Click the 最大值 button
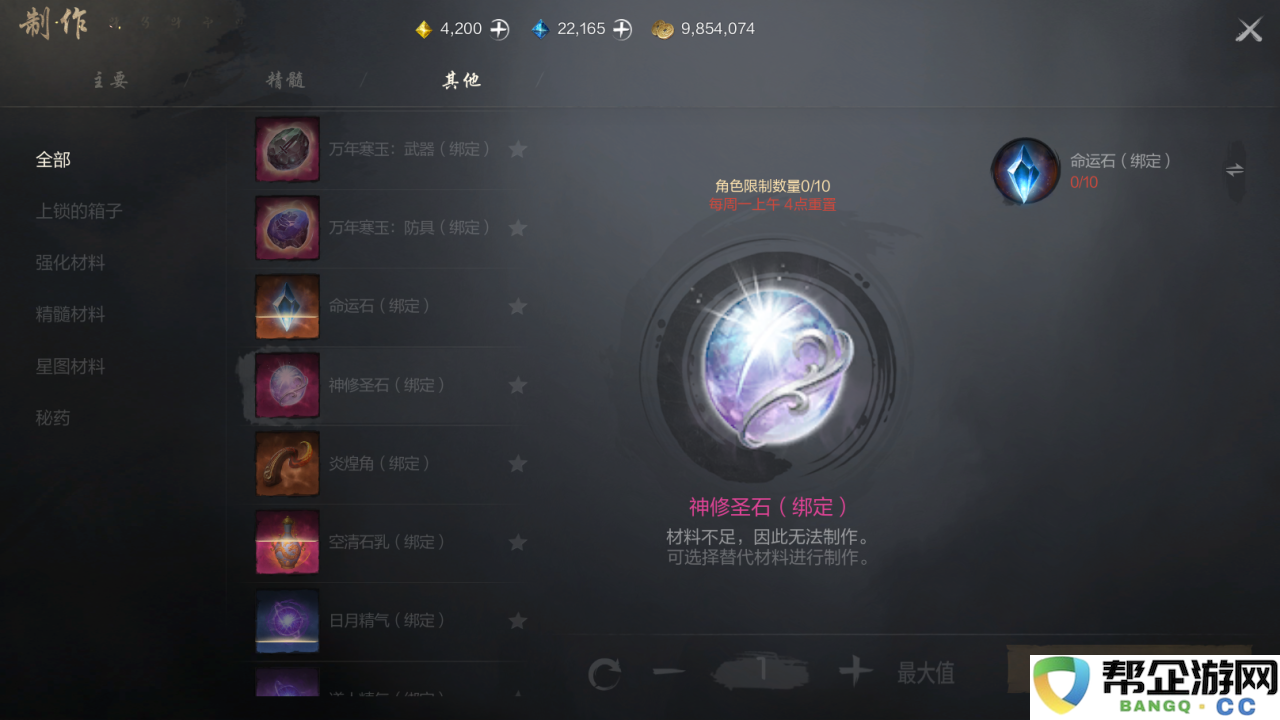The height and width of the screenshot is (720, 1280). coord(924,671)
